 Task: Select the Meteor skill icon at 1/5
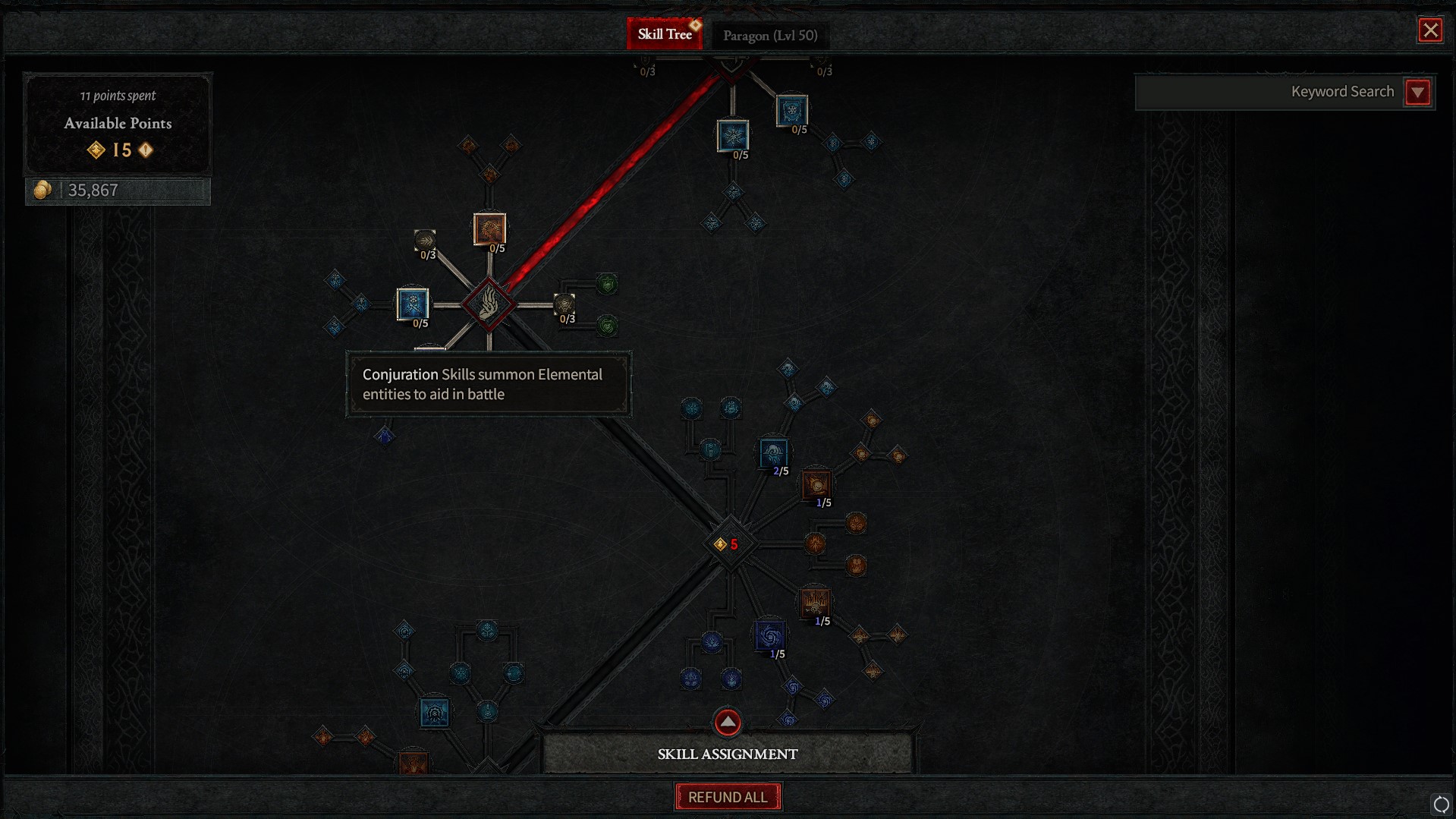[x=816, y=484]
